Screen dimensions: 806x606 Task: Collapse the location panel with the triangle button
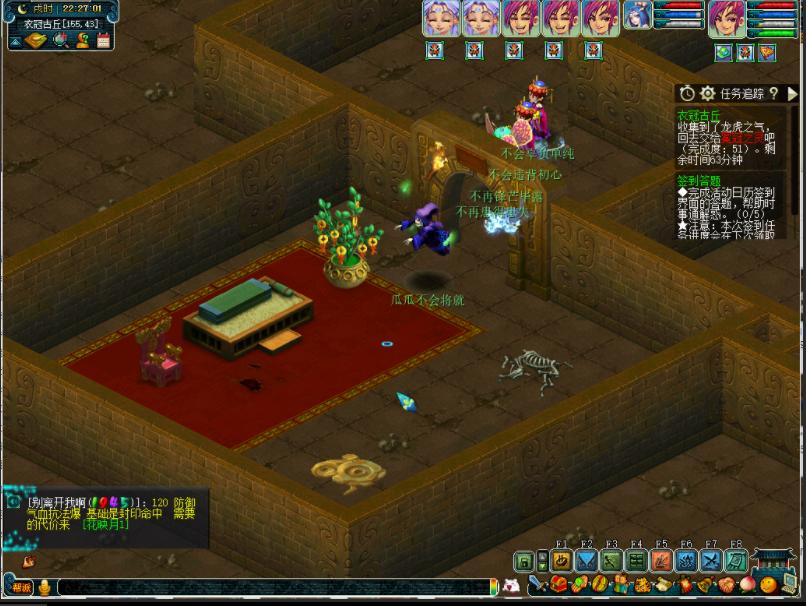coord(15,42)
